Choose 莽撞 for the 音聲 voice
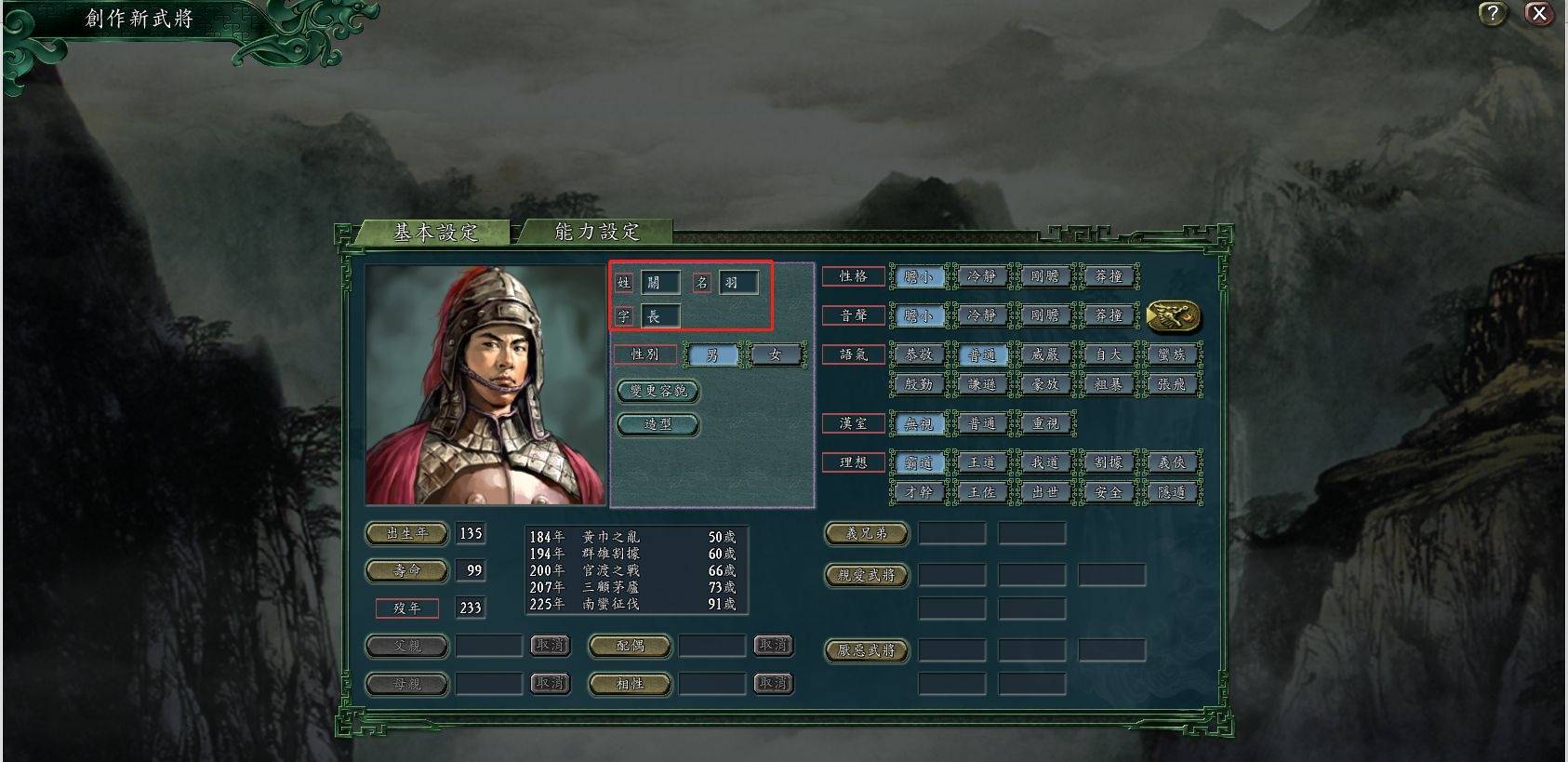 coord(1110,315)
